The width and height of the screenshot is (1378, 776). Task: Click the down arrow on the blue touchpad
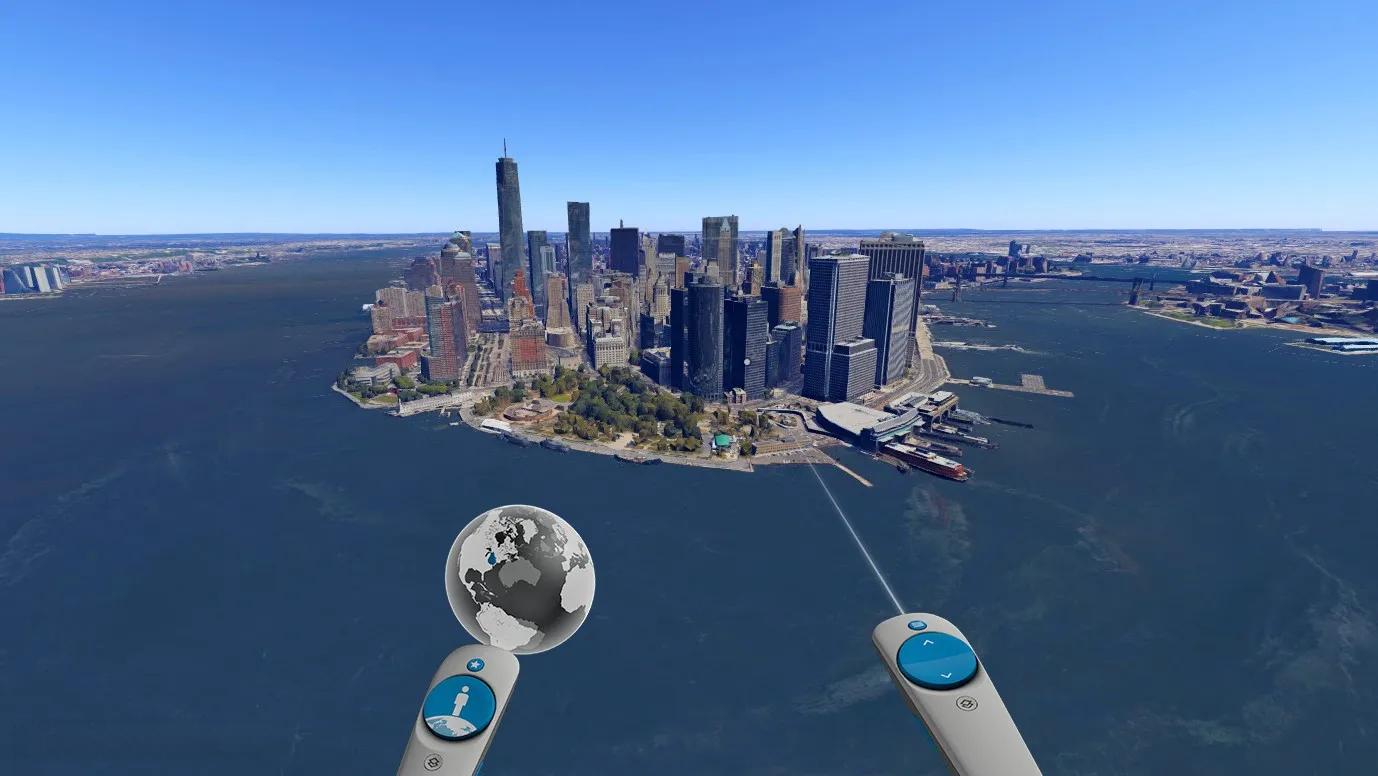coord(945,676)
